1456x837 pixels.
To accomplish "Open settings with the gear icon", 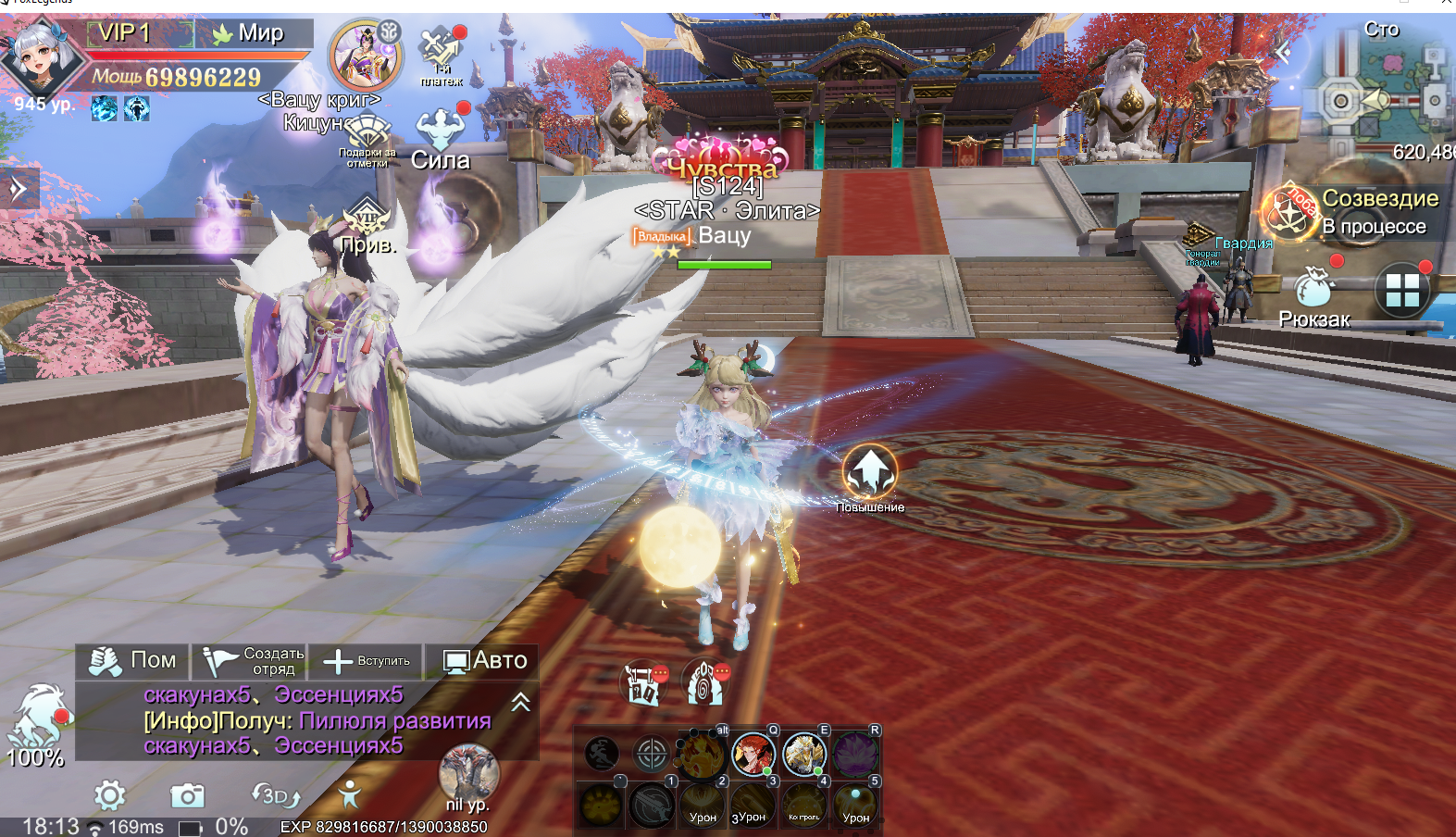I will (x=109, y=795).
